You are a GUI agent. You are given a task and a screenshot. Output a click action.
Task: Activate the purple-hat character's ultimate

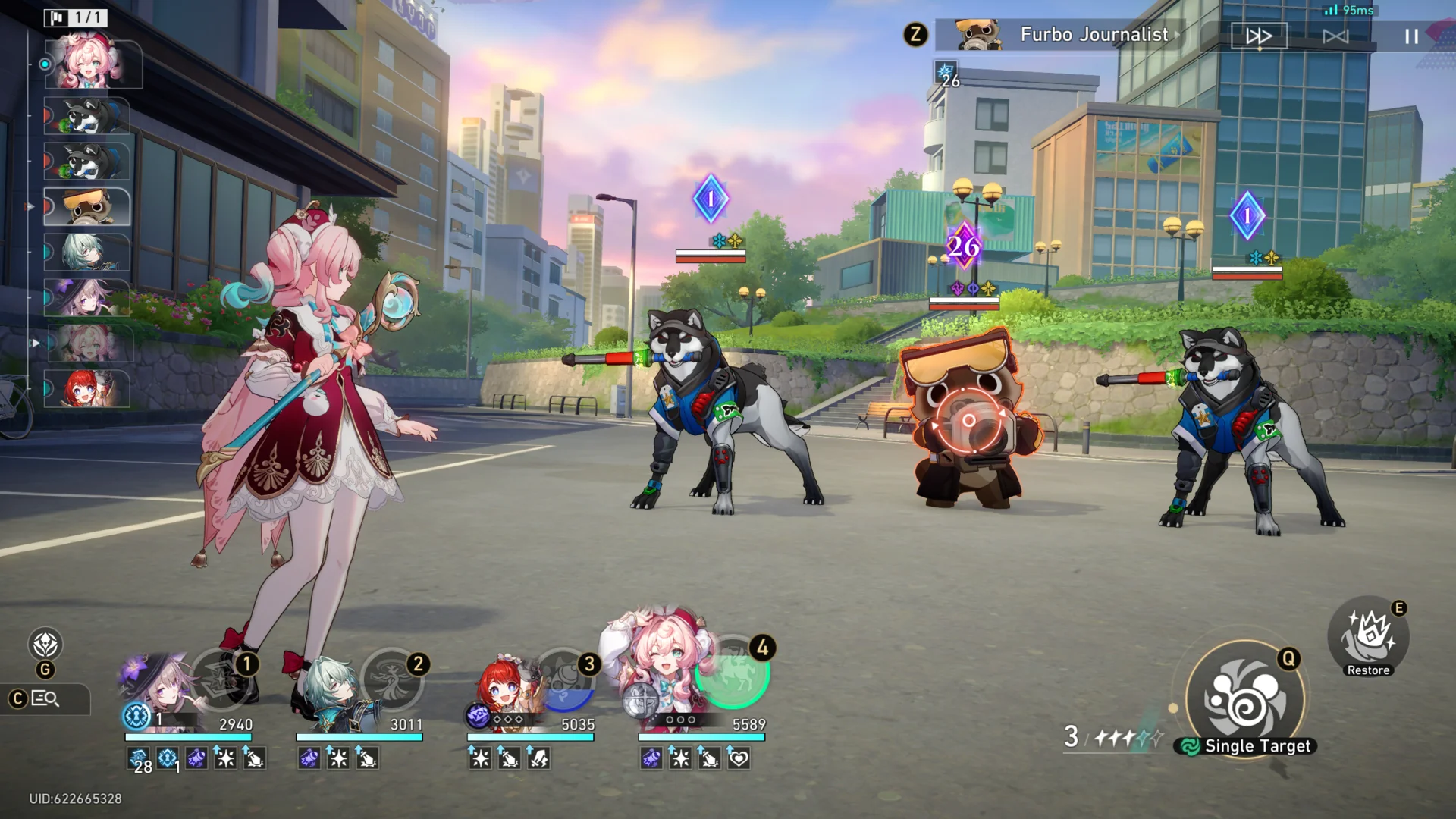point(221,678)
